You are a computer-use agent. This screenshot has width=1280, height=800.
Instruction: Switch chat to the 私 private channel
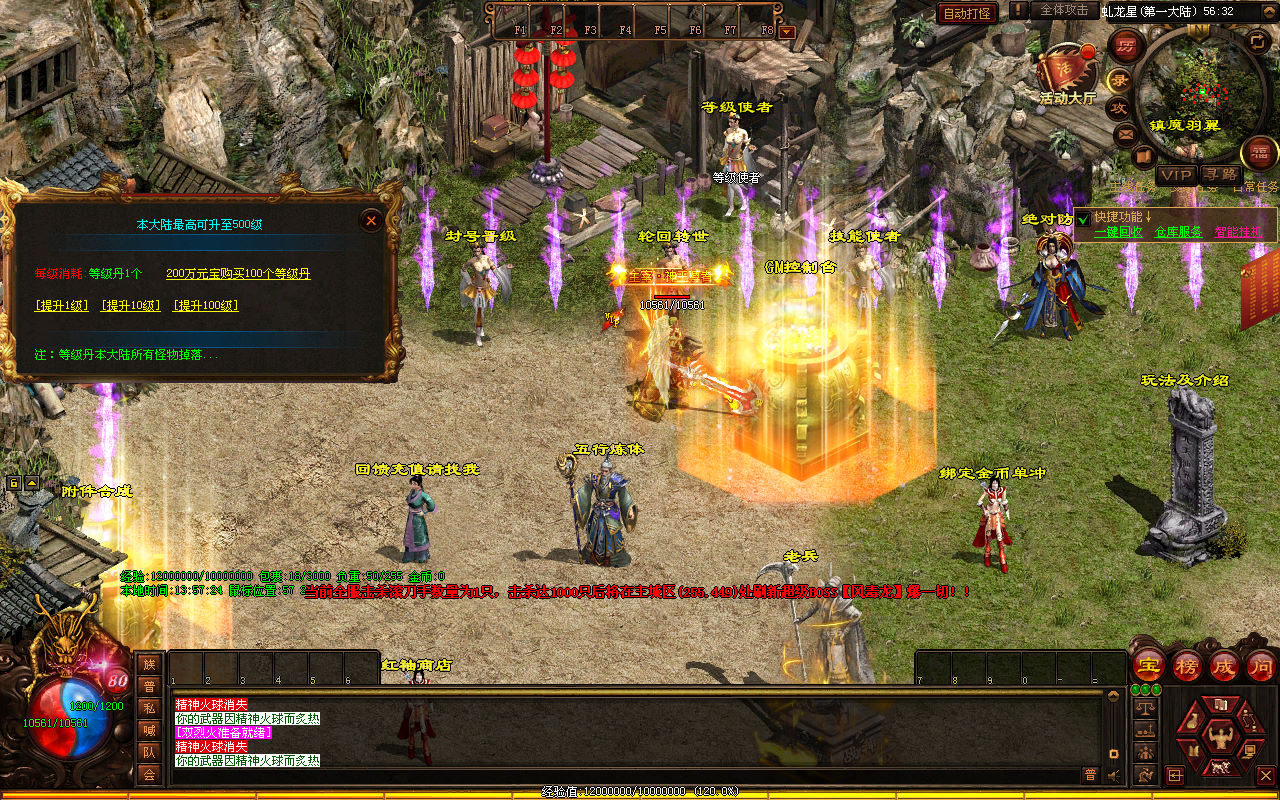pos(149,707)
